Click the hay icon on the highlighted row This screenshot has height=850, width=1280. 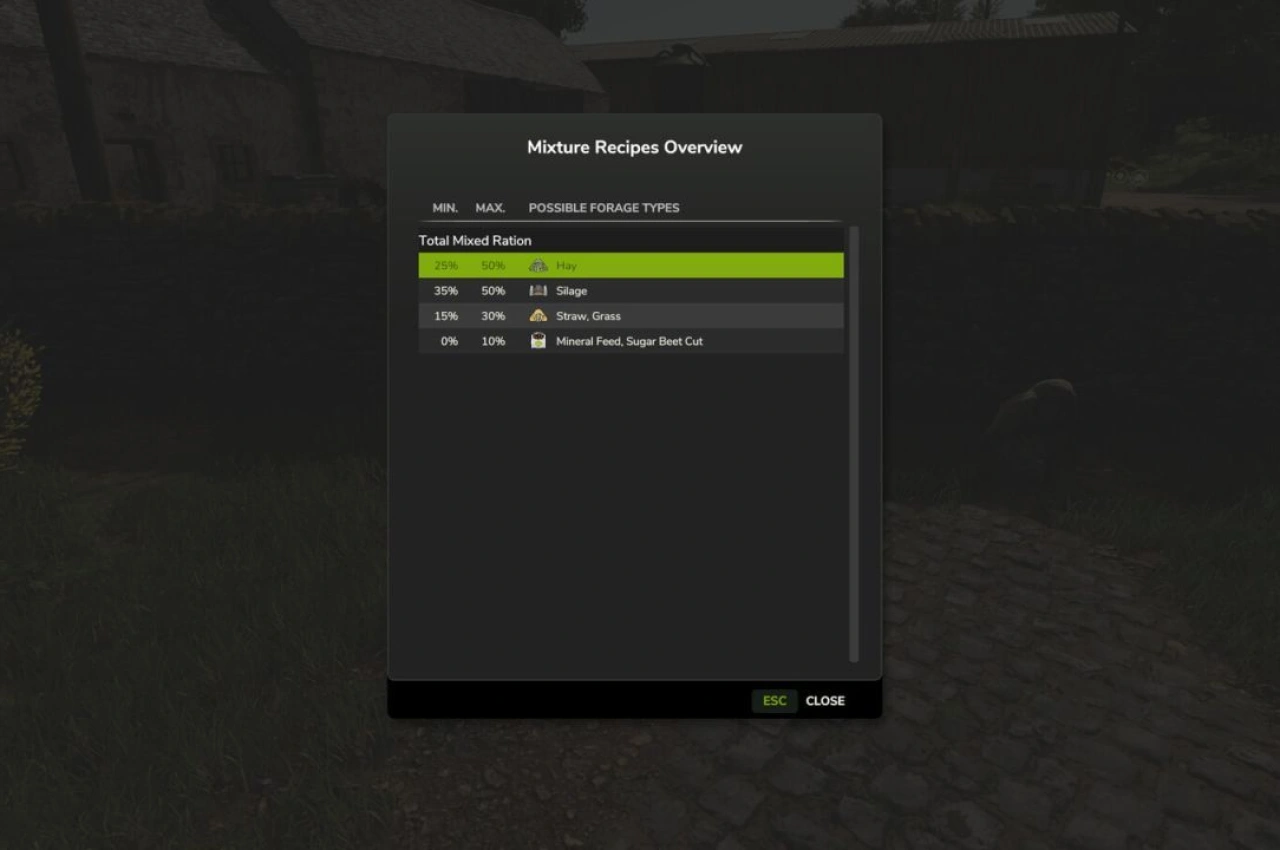point(538,265)
